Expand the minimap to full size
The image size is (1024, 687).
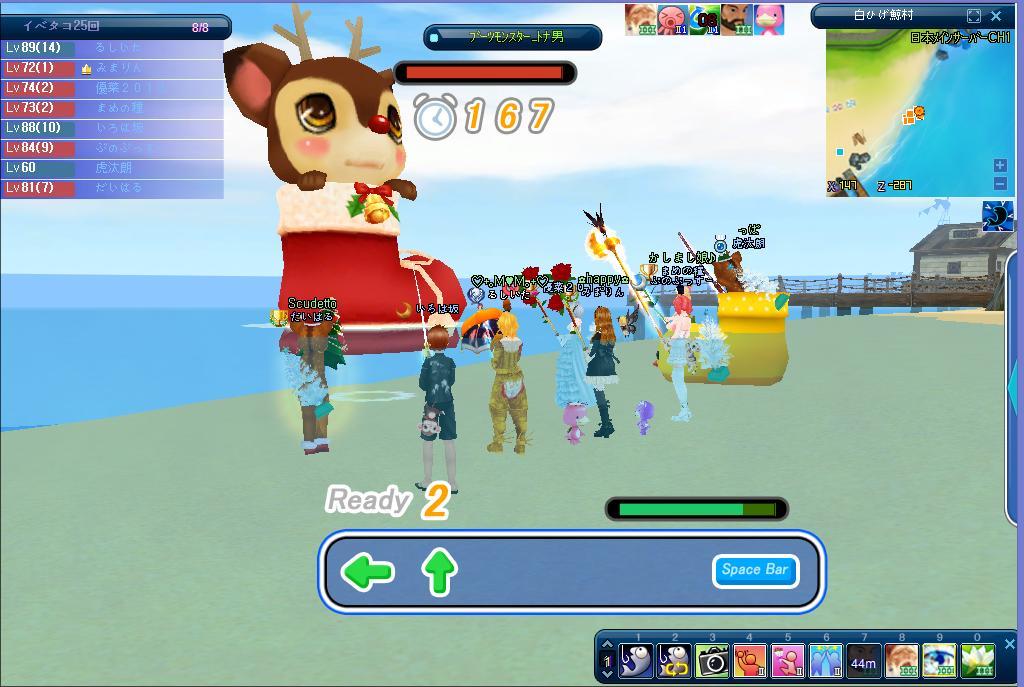tap(974, 16)
